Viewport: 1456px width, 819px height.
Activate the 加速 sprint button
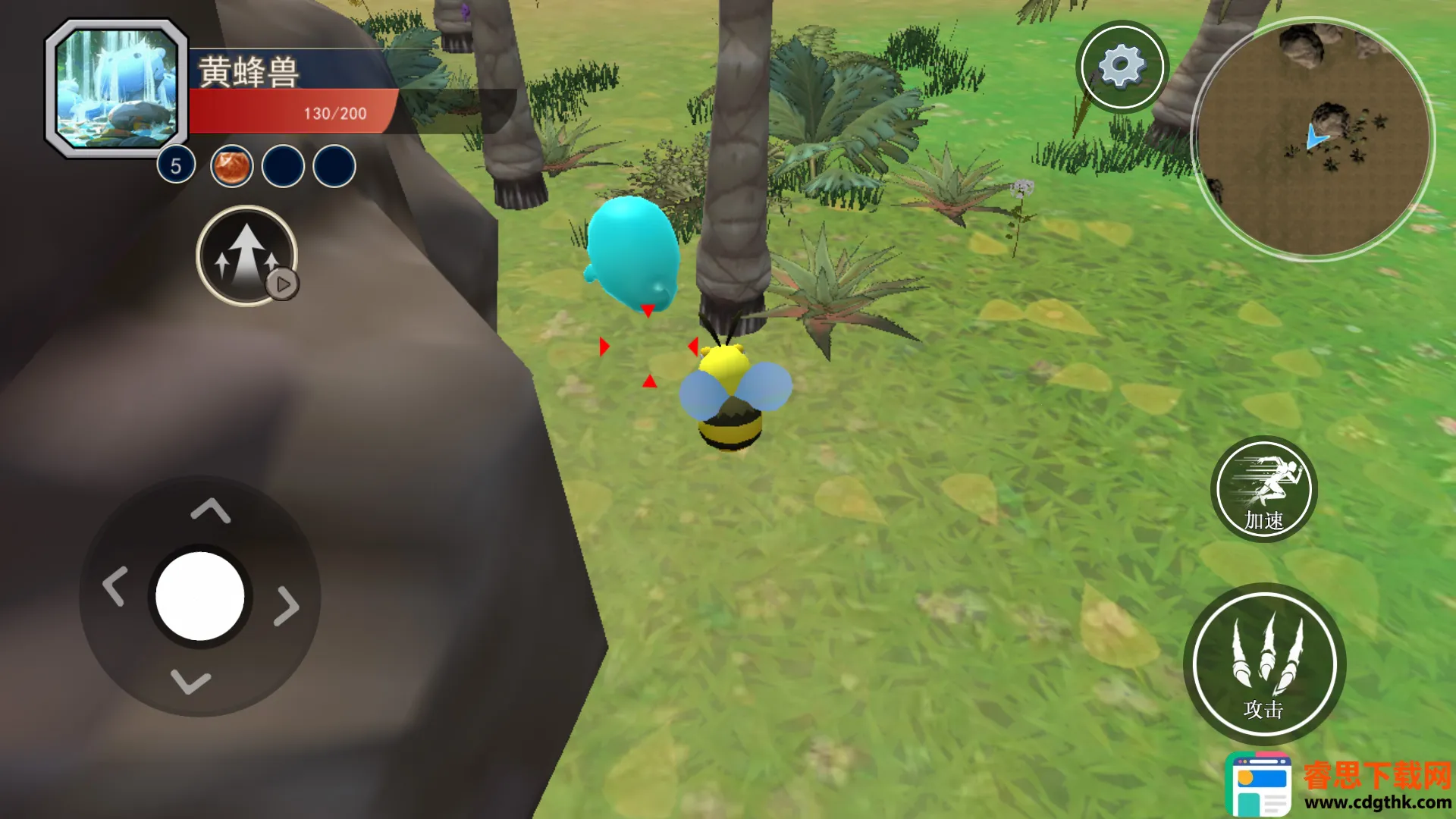[1263, 489]
